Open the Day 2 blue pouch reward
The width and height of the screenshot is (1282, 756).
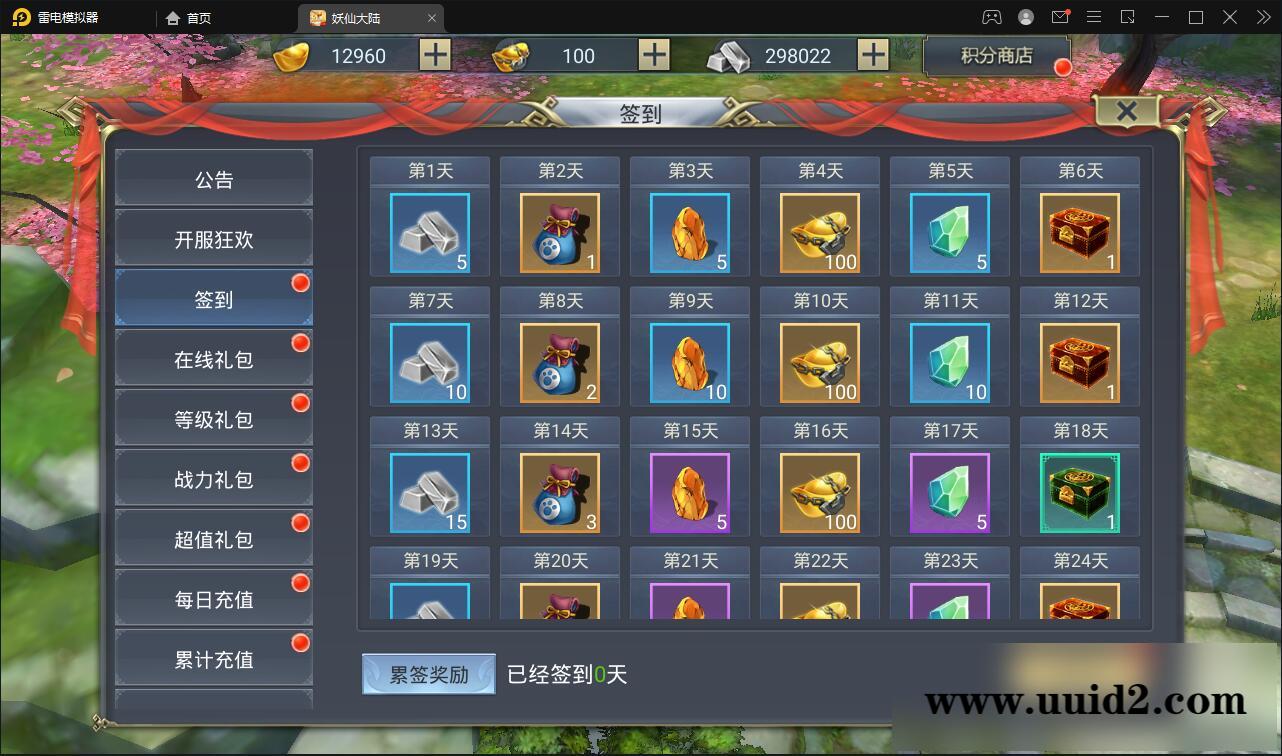coord(559,233)
